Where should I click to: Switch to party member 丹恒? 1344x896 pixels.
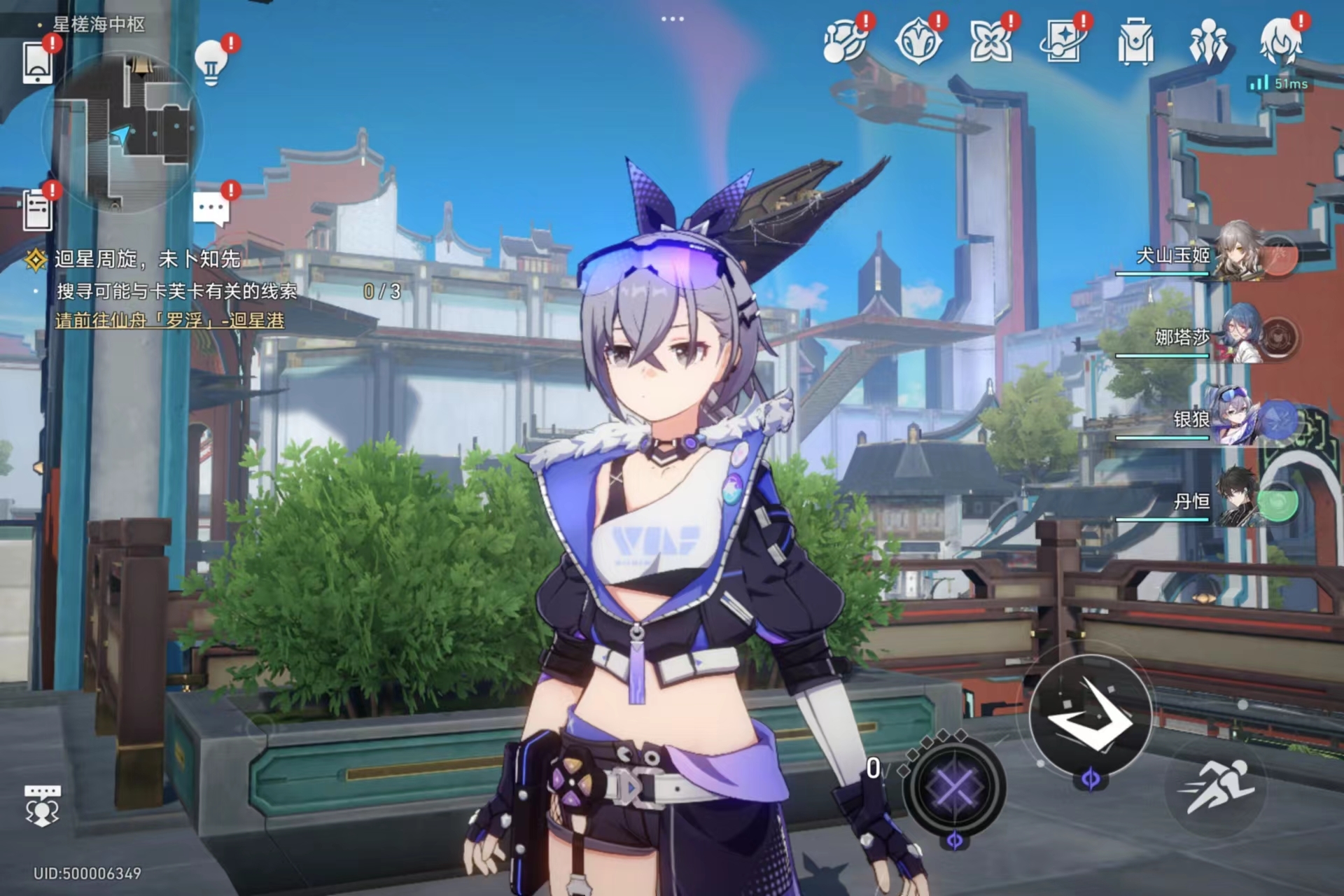point(1239,500)
